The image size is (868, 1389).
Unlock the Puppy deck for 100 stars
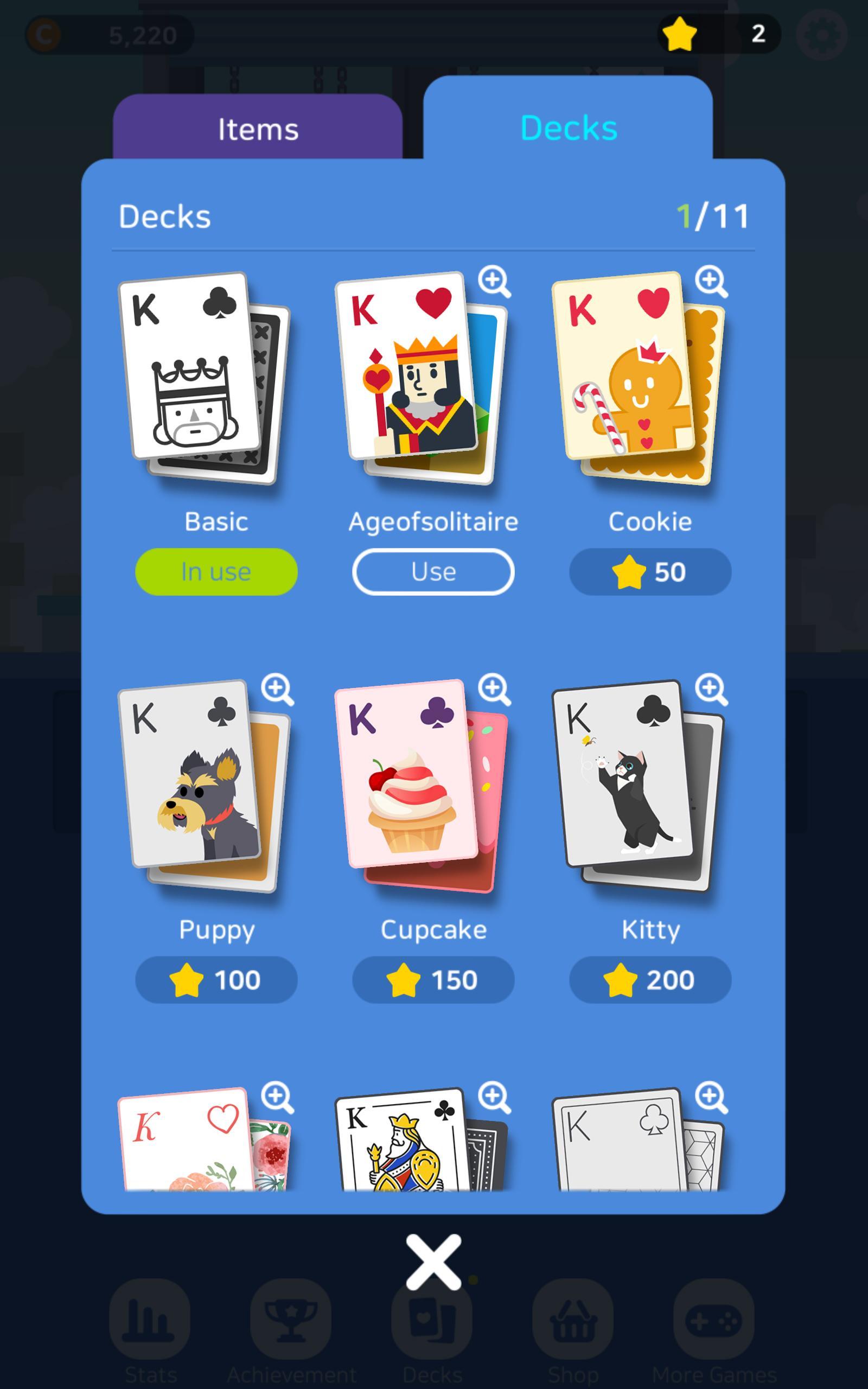pyautogui.click(x=216, y=980)
